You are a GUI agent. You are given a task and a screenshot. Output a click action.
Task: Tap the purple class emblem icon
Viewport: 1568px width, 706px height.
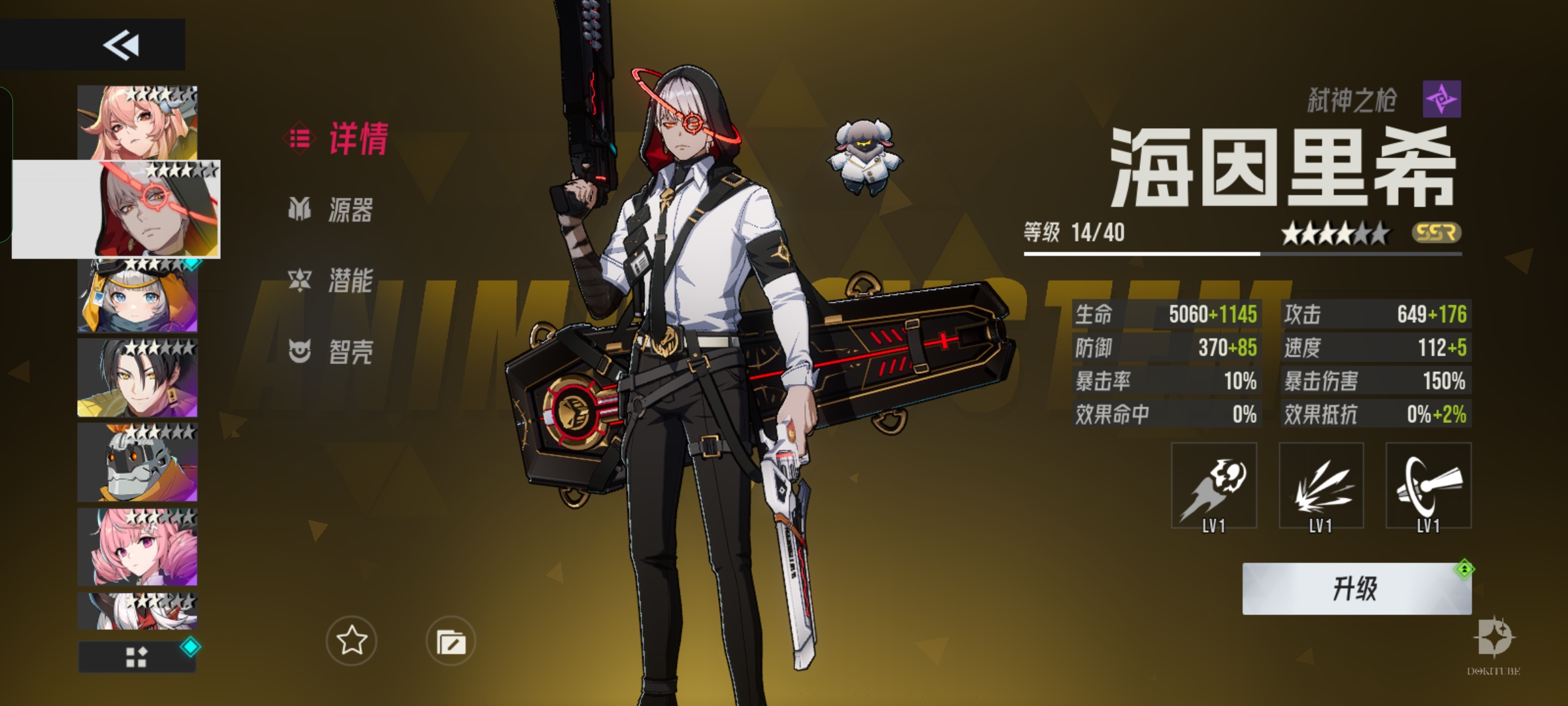tap(1442, 99)
